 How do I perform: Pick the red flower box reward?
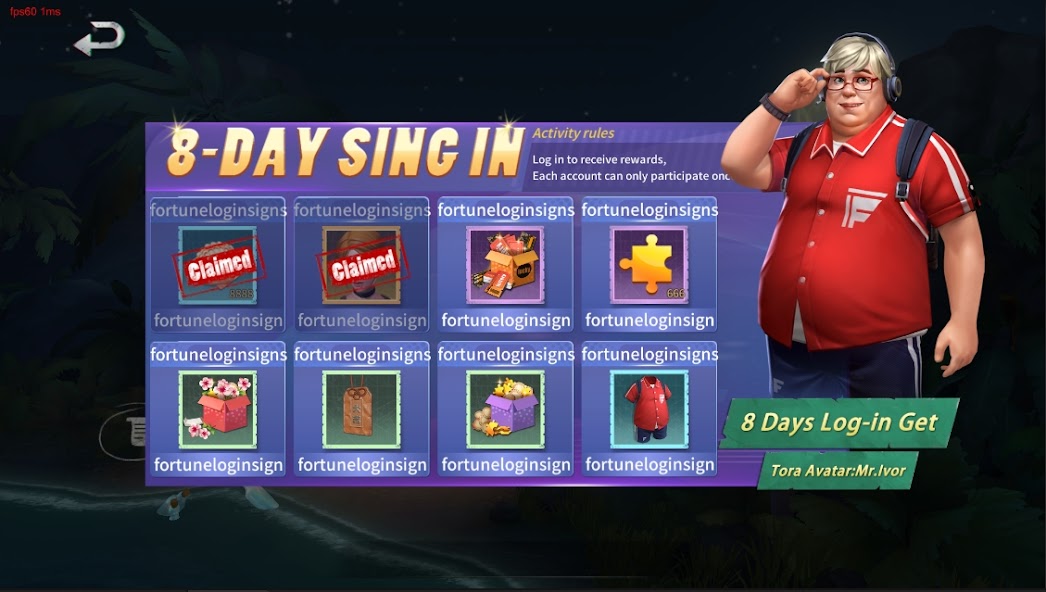pyautogui.click(x=218, y=409)
